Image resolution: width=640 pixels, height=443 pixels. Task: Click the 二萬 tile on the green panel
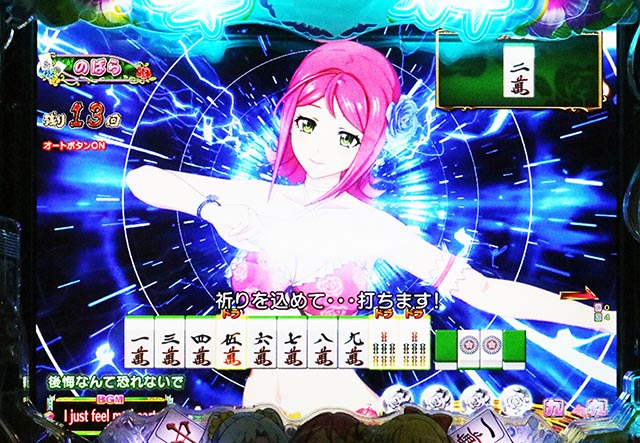518,71
